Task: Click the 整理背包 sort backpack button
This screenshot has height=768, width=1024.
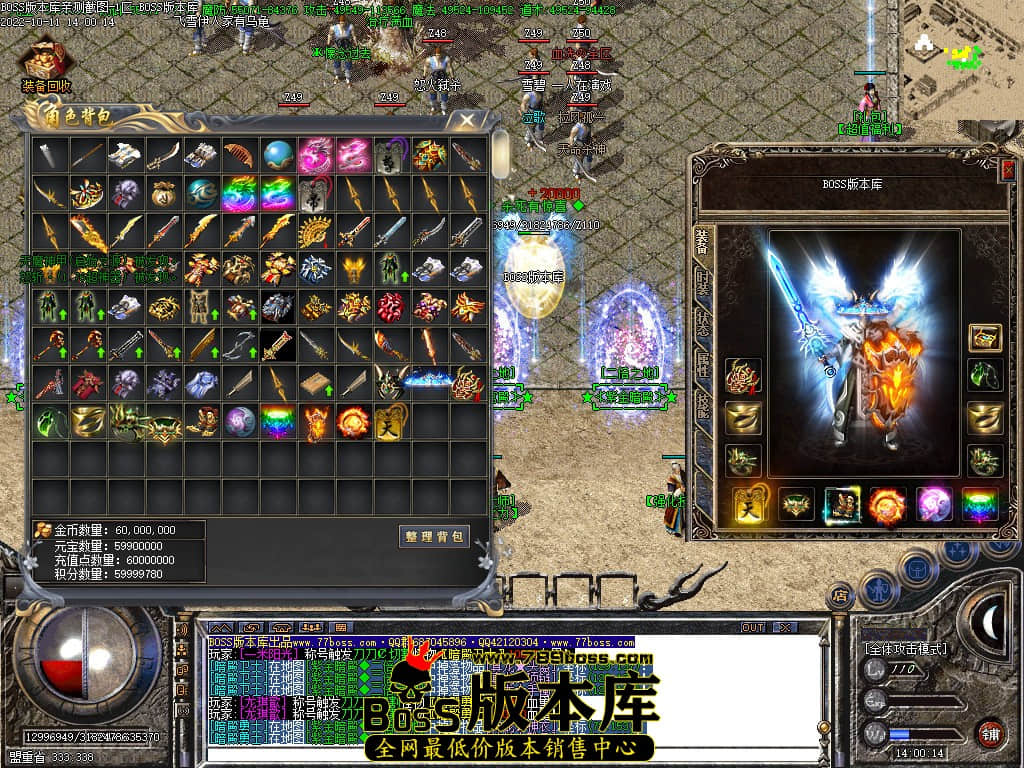Action: 434,536
